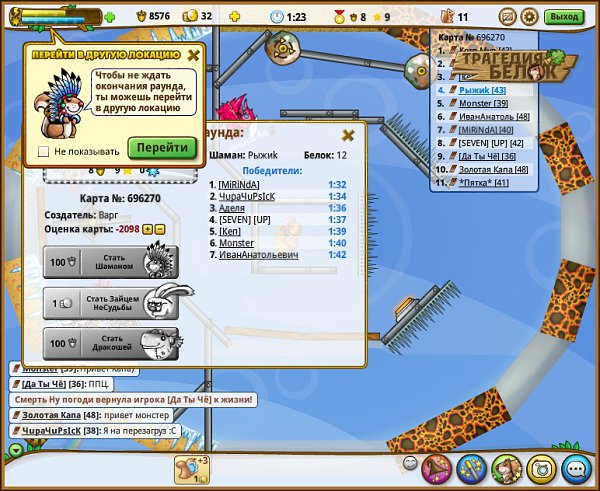Viewport: 600px width, 491px height.
Task: Exit via the green Выход button
Action: (565, 17)
